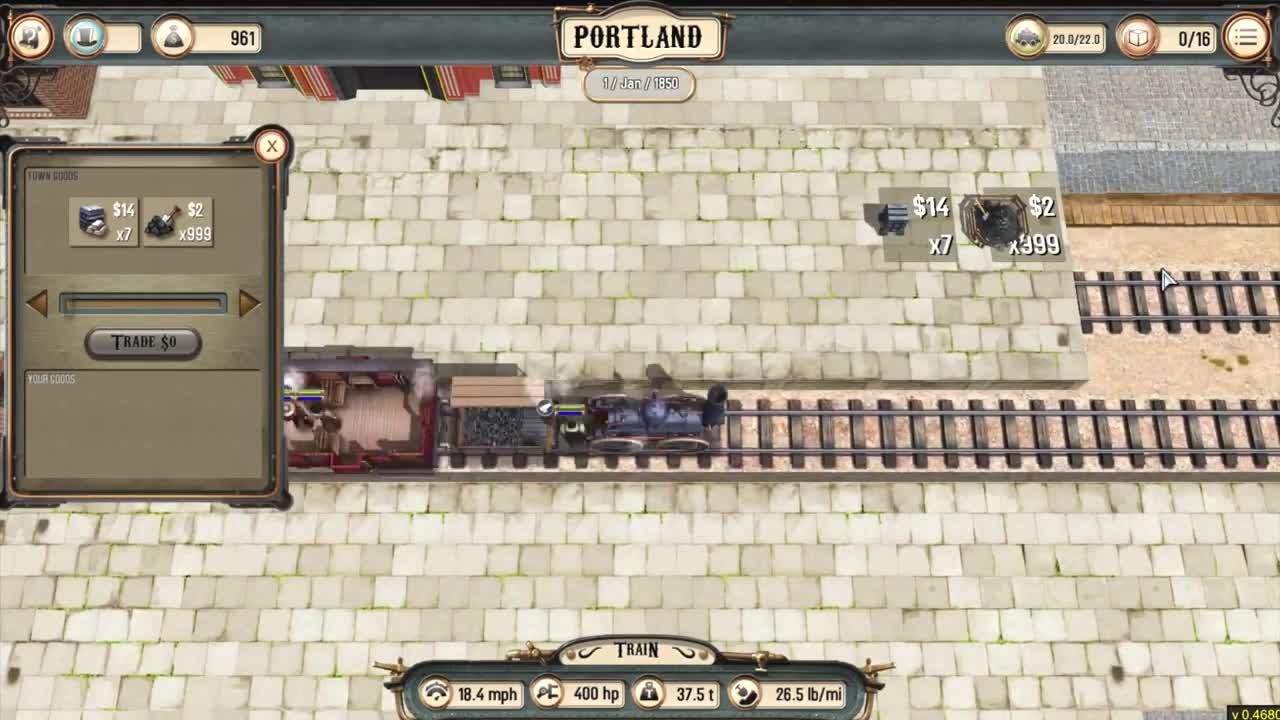Click the right arrow beside the trade slider
This screenshot has width=1280, height=720.
tap(250, 303)
